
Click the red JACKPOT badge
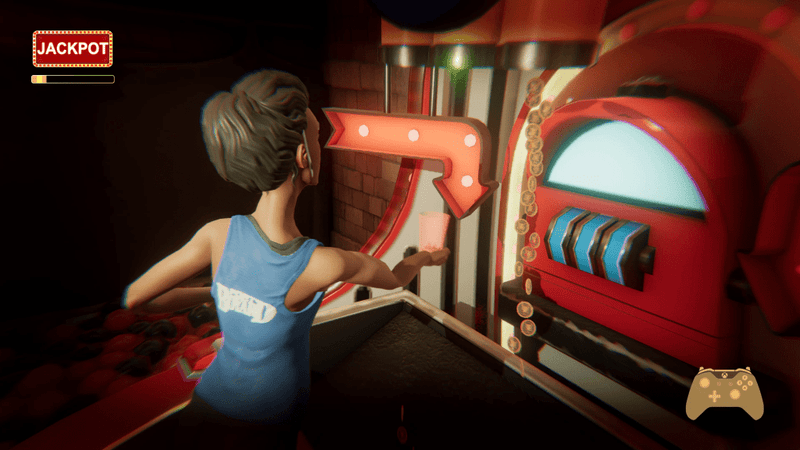click(72, 48)
